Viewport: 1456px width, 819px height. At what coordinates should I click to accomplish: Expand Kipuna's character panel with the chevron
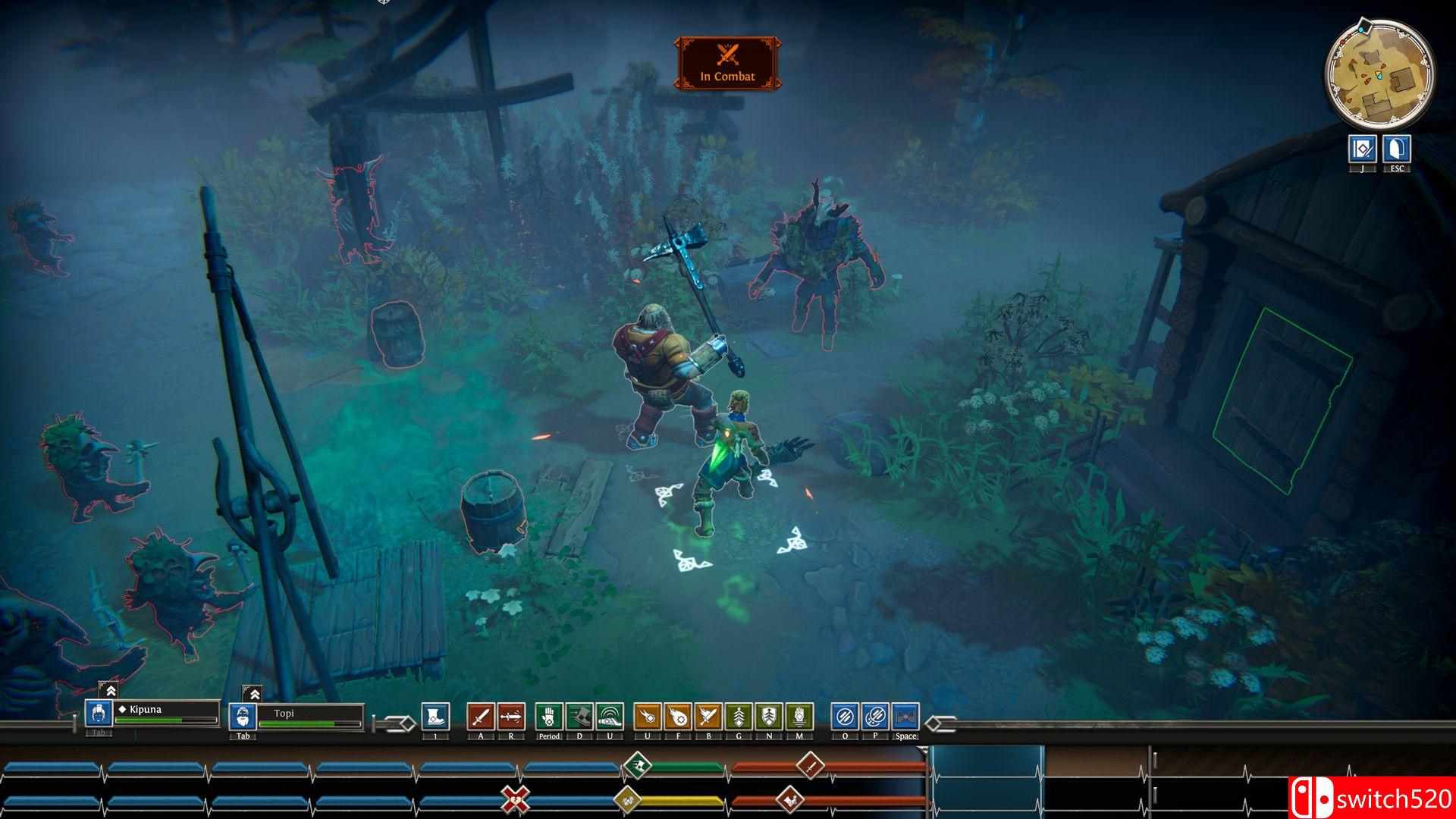point(111,692)
